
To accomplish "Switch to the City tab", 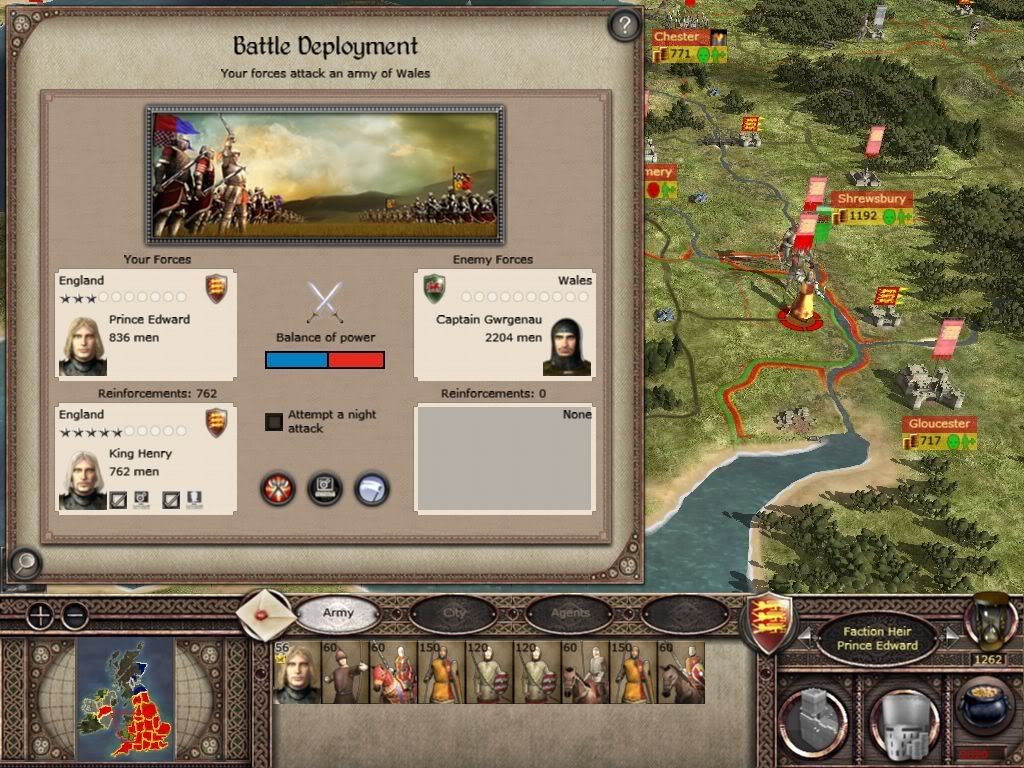I will pyautogui.click(x=454, y=613).
